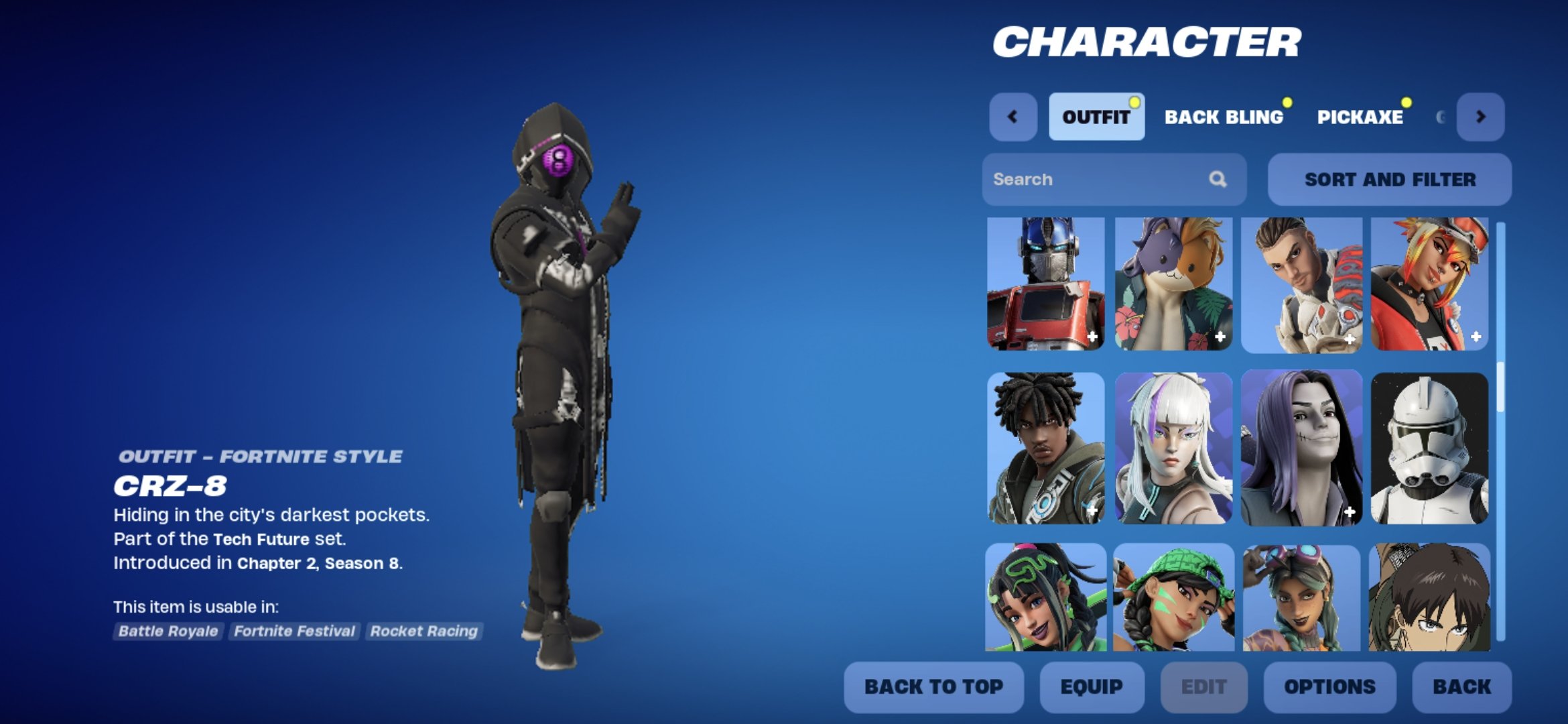This screenshot has height=724, width=1568.
Task: Click BACK TO TOP
Action: [x=933, y=686]
